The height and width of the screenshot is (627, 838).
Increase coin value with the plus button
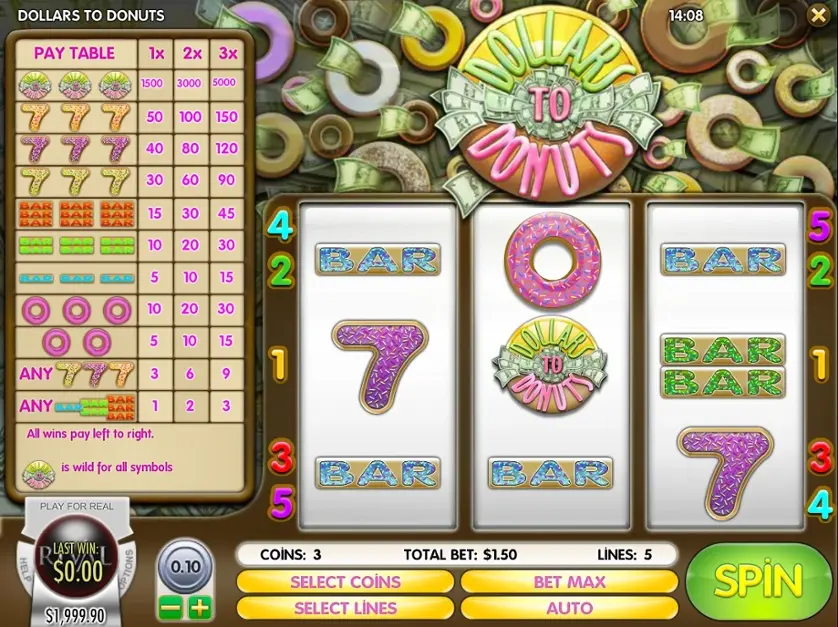[x=200, y=607]
